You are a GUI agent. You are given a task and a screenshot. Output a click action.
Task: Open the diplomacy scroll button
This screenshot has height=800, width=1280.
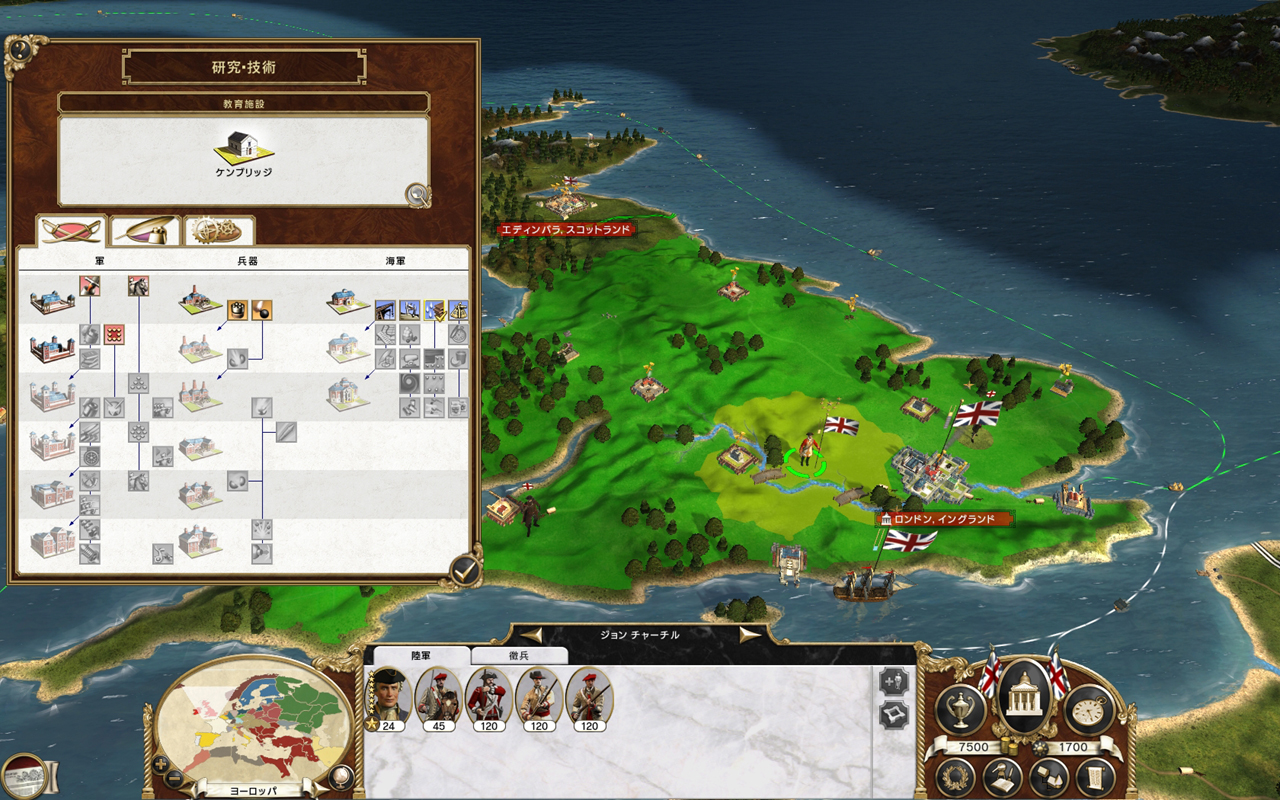coord(1094,778)
